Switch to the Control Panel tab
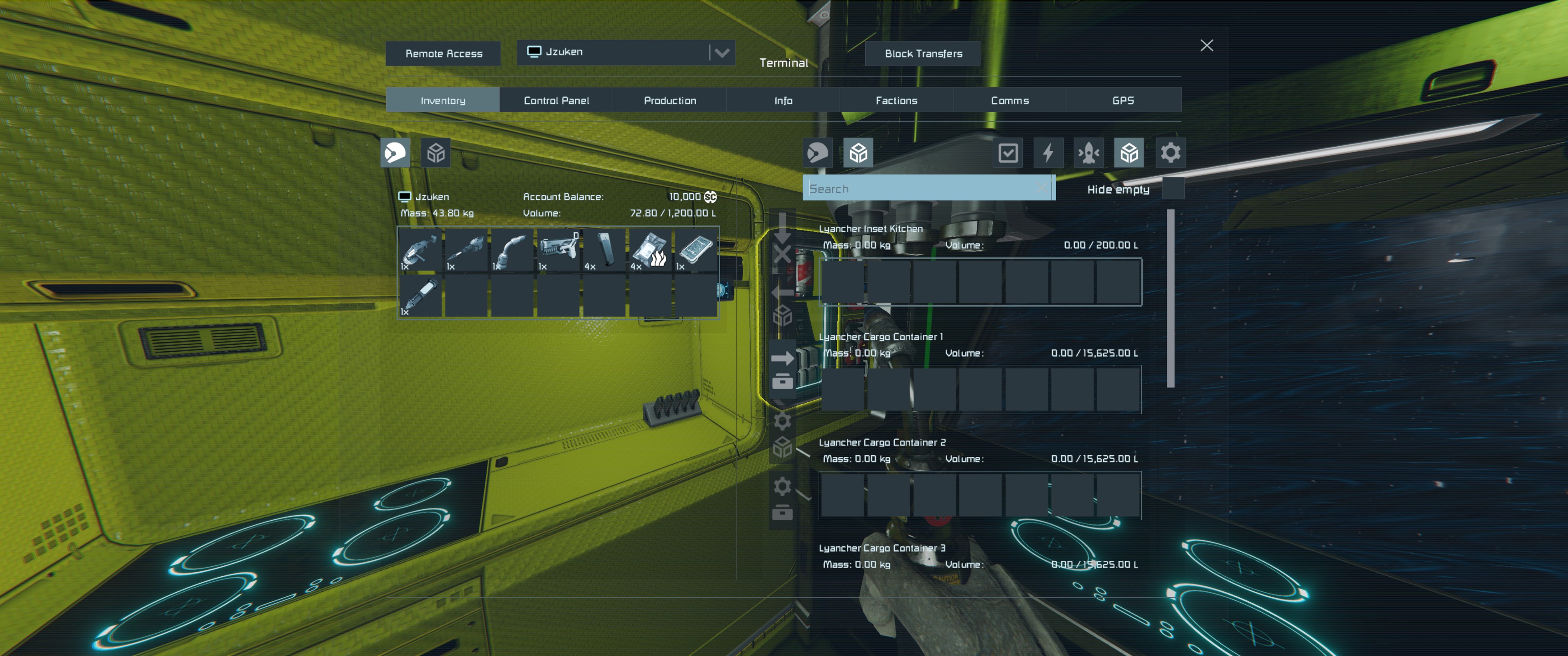This screenshot has width=1568, height=656. coord(556,100)
